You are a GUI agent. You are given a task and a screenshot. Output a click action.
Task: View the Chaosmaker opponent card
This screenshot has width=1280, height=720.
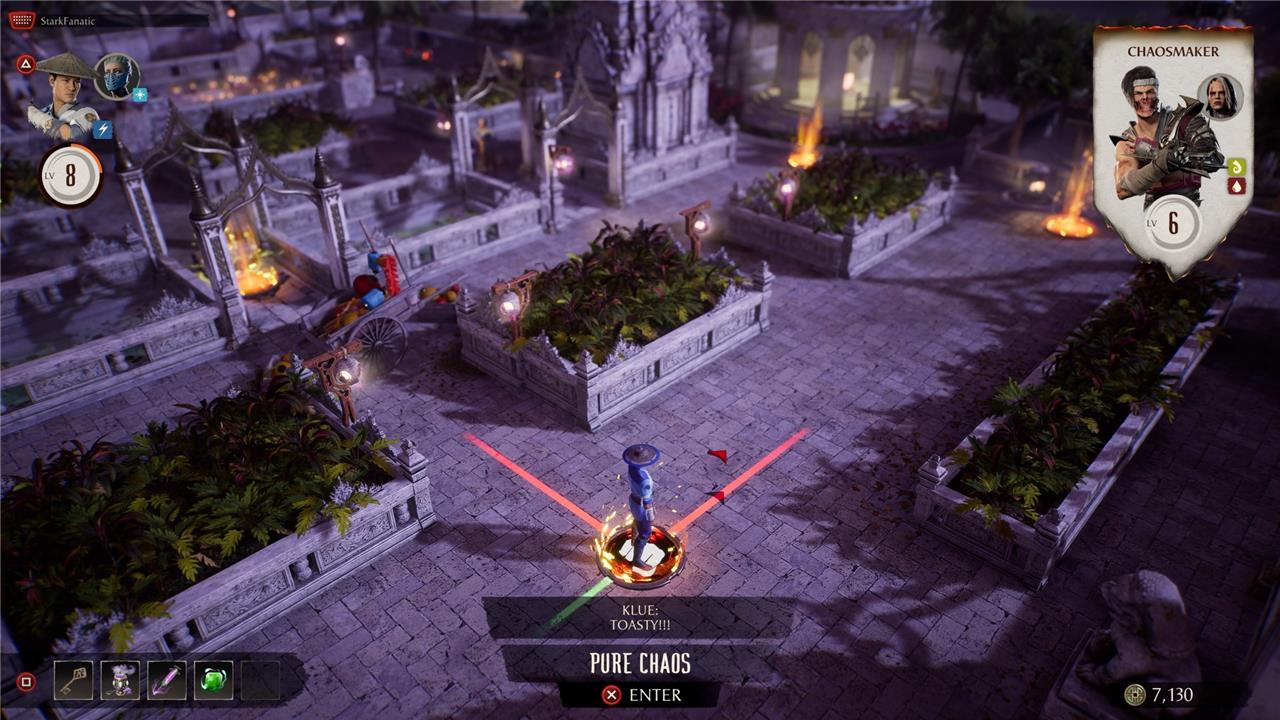[1172, 150]
